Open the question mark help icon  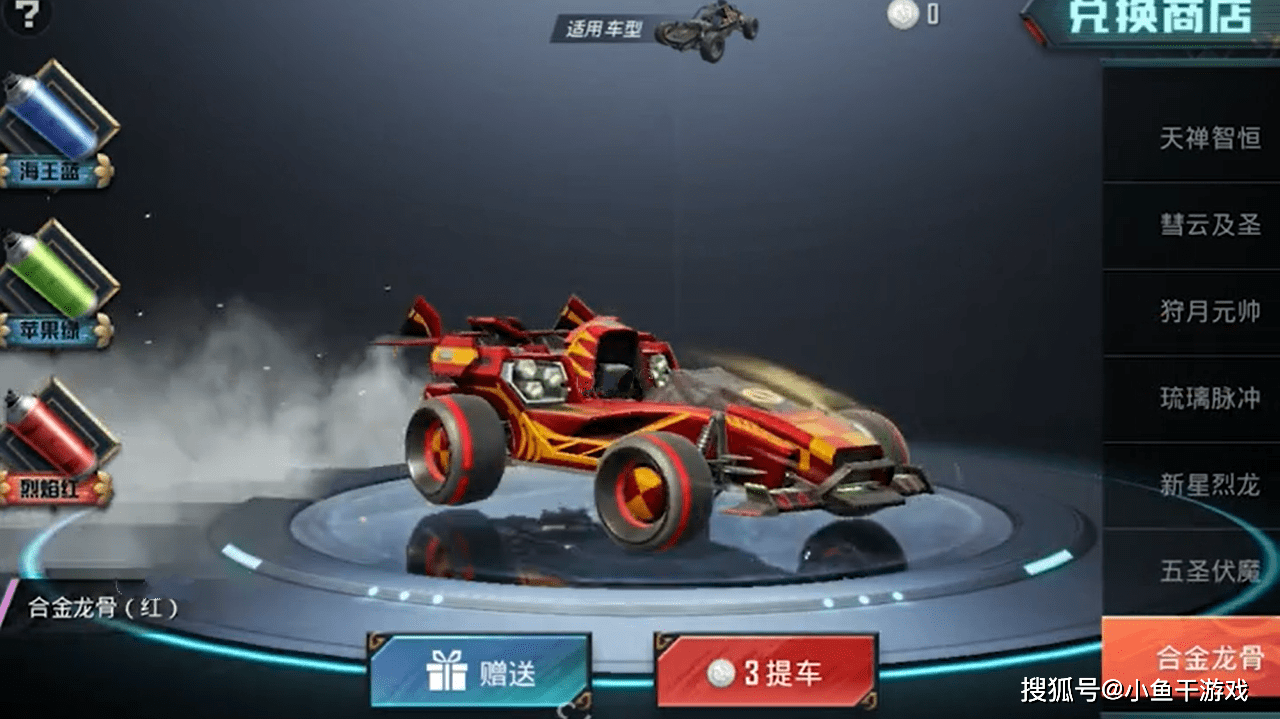pyautogui.click(x=29, y=14)
